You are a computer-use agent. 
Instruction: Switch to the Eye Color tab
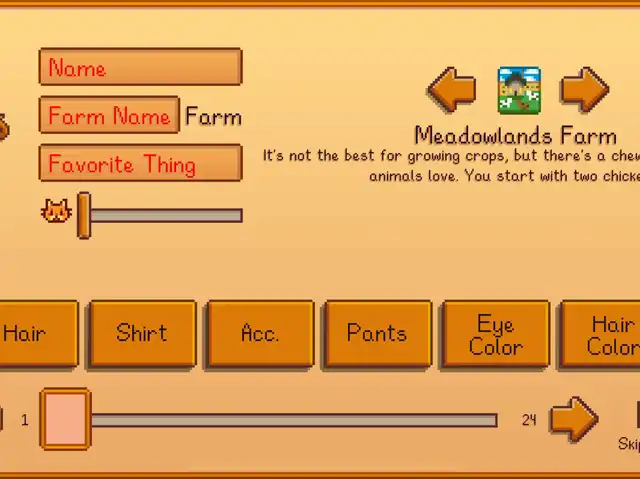click(x=496, y=334)
